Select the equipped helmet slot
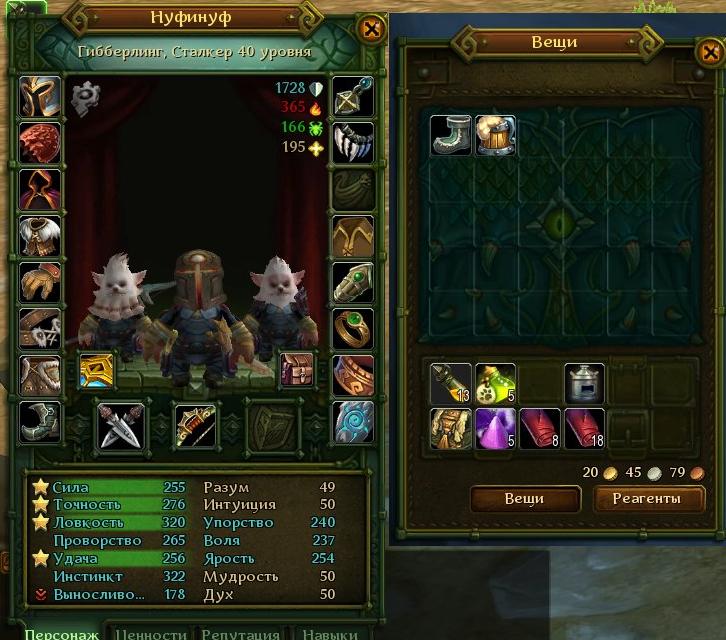 click(x=40, y=96)
